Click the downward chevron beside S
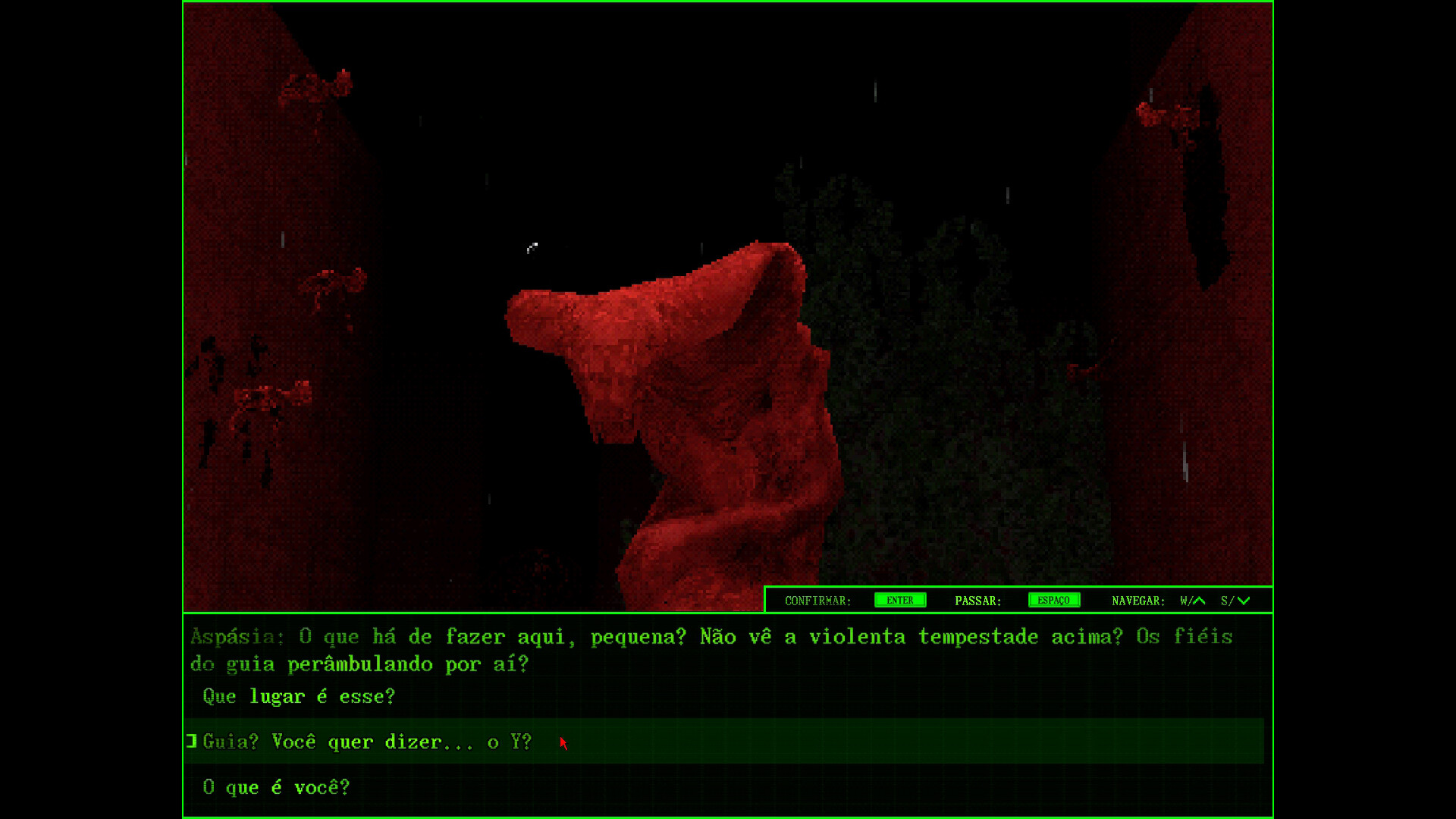Screen dimensions: 1456x819 coord(1244,600)
